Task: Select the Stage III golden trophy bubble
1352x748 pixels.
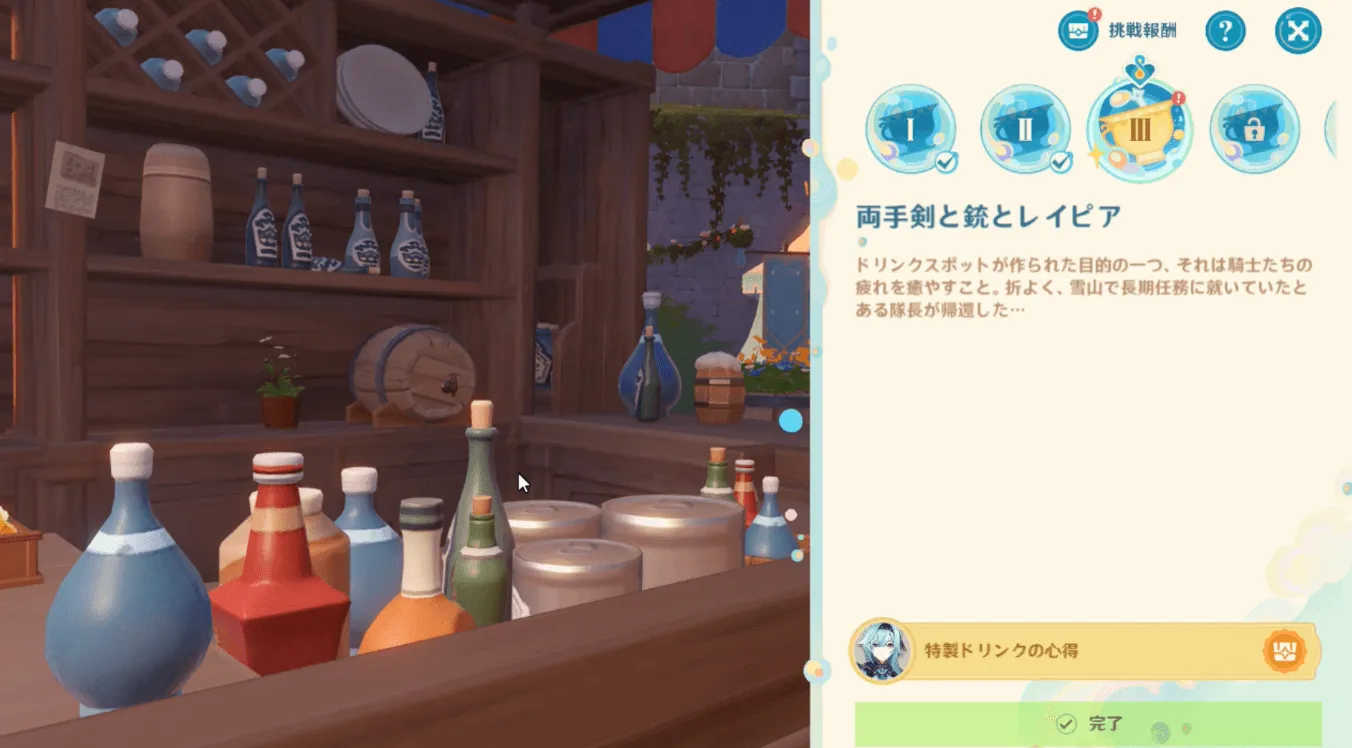Action: (1140, 127)
